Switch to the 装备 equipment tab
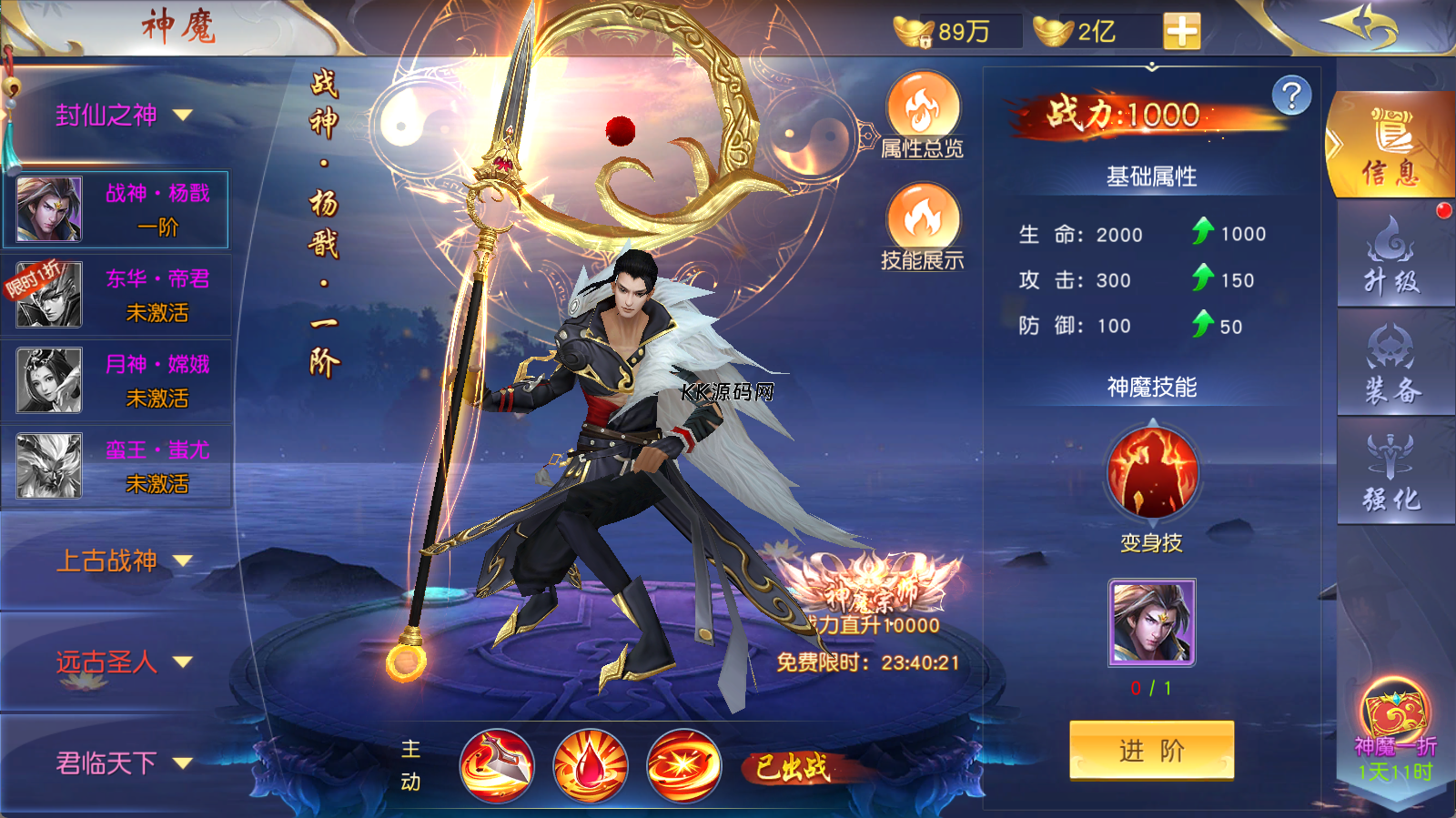Screen dimensions: 1456x818 1390,365
